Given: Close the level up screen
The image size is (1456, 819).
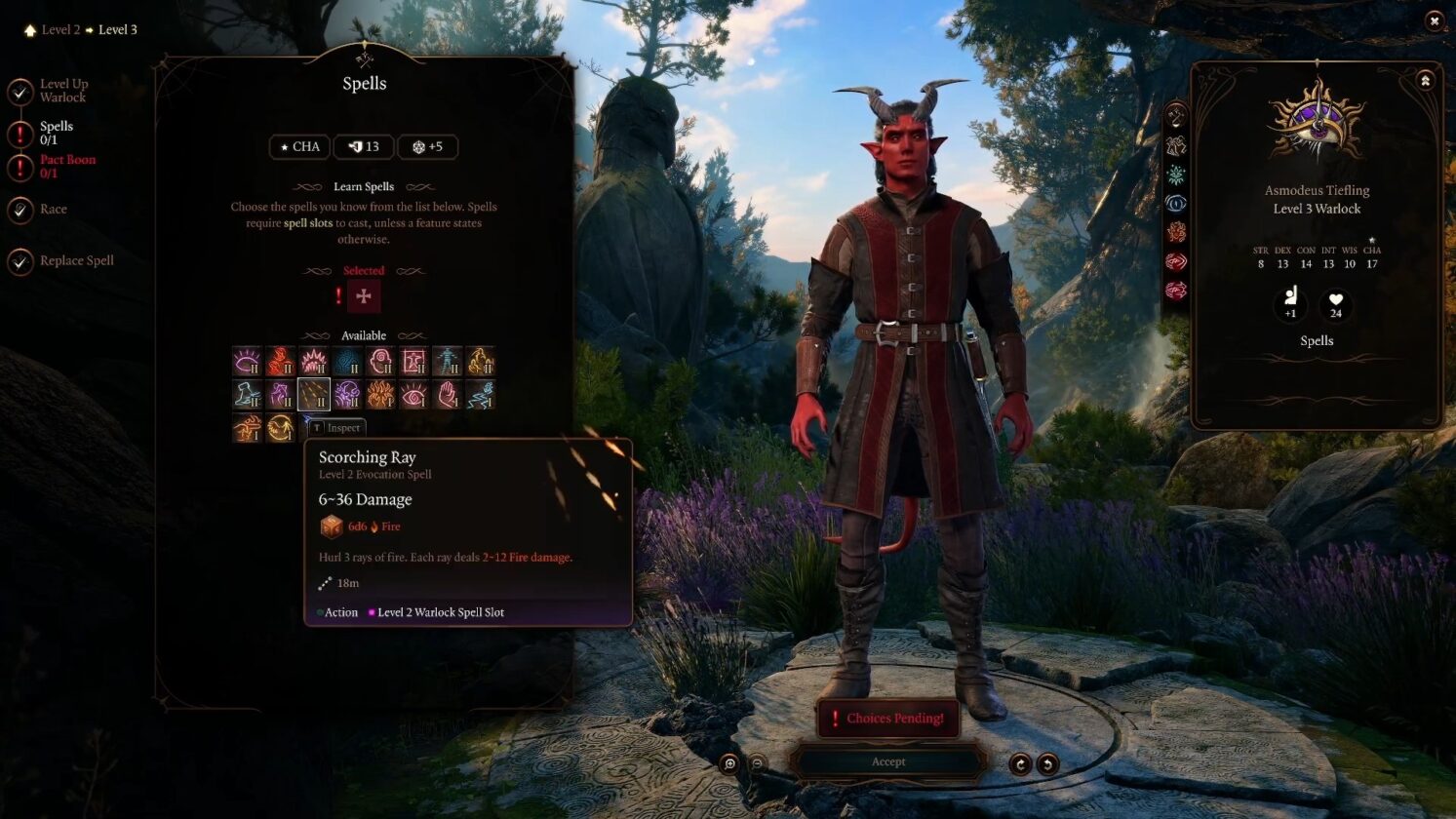Looking at the screenshot, I should click(1434, 20).
